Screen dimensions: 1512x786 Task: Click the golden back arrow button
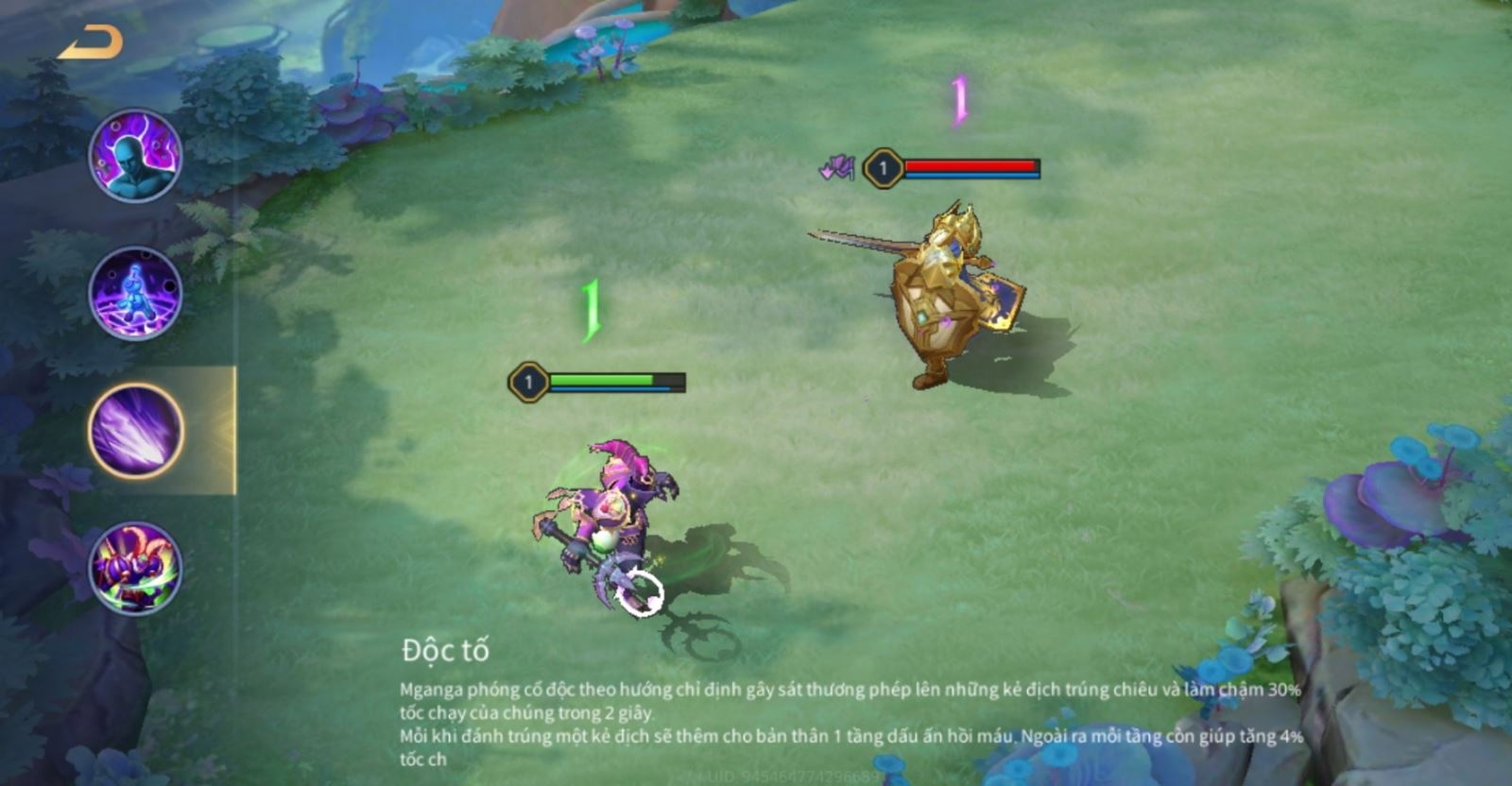[91, 43]
